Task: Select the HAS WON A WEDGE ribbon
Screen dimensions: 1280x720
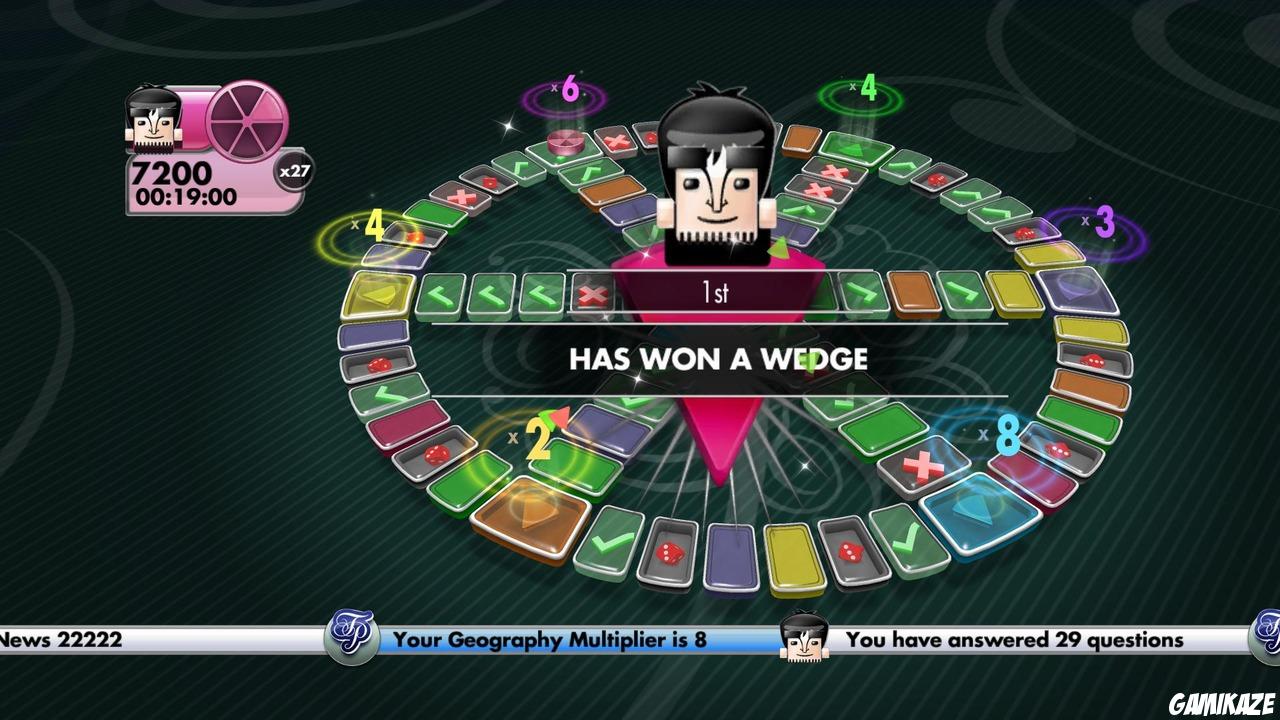Action: tap(720, 359)
